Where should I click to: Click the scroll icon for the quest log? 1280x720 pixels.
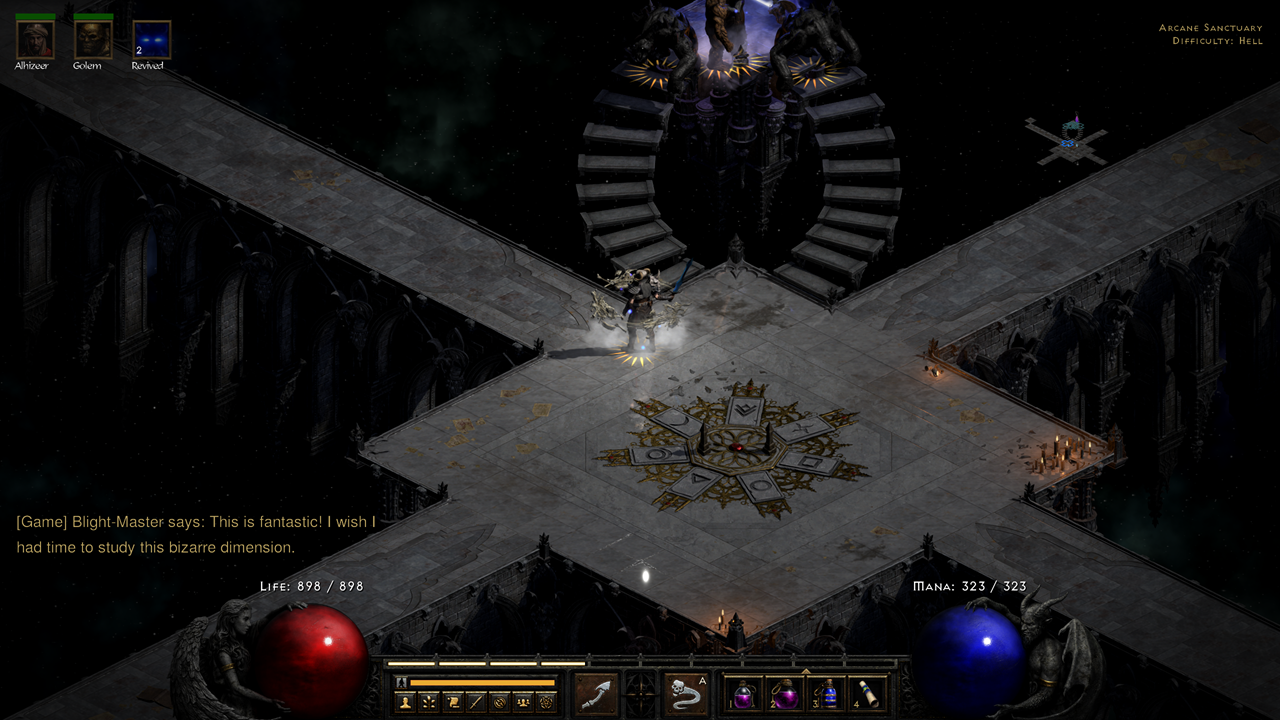point(453,702)
